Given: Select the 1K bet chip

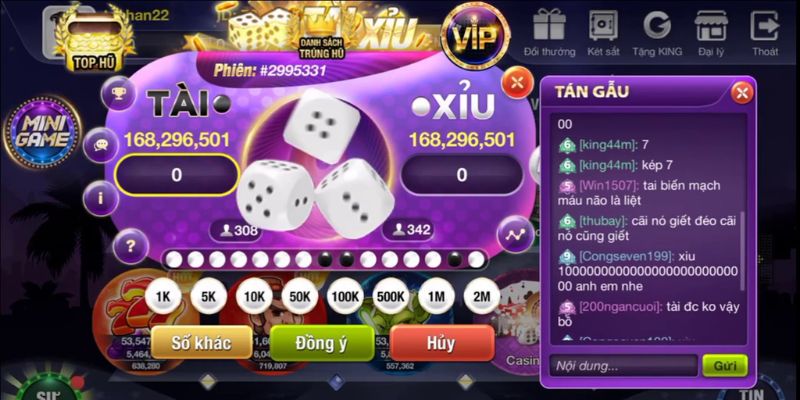Looking at the screenshot, I should pyautogui.click(x=163, y=296).
